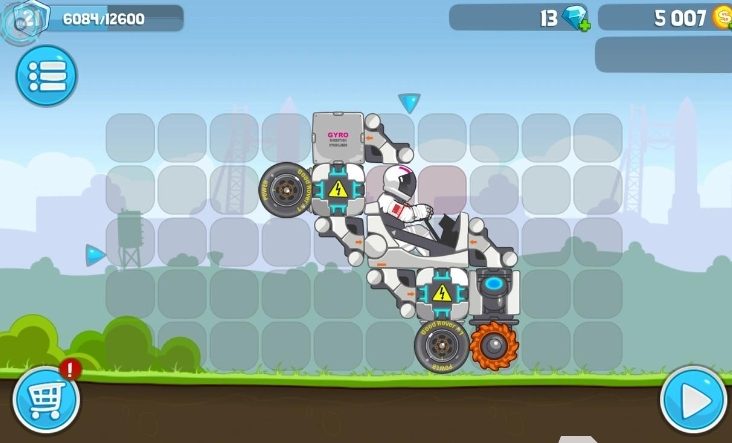Buy more gems with the green plus
The width and height of the screenshot is (732, 443).
pyautogui.click(x=584, y=24)
